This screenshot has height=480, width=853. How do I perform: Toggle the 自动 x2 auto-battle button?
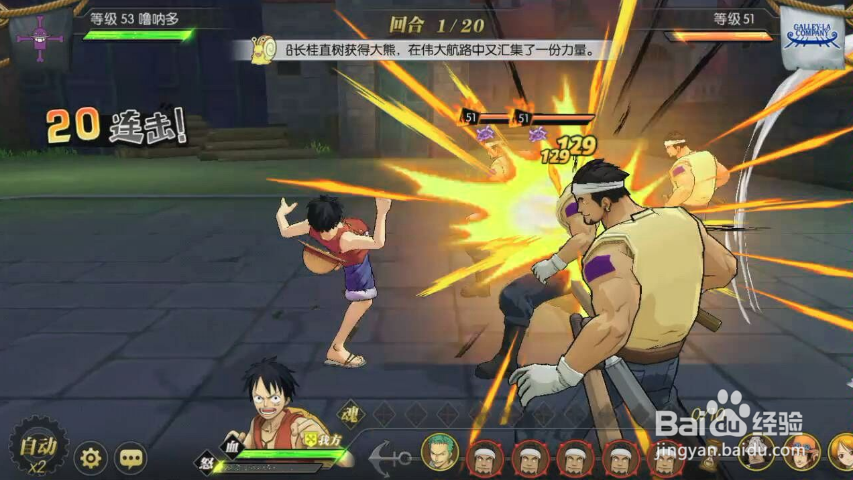point(38,451)
